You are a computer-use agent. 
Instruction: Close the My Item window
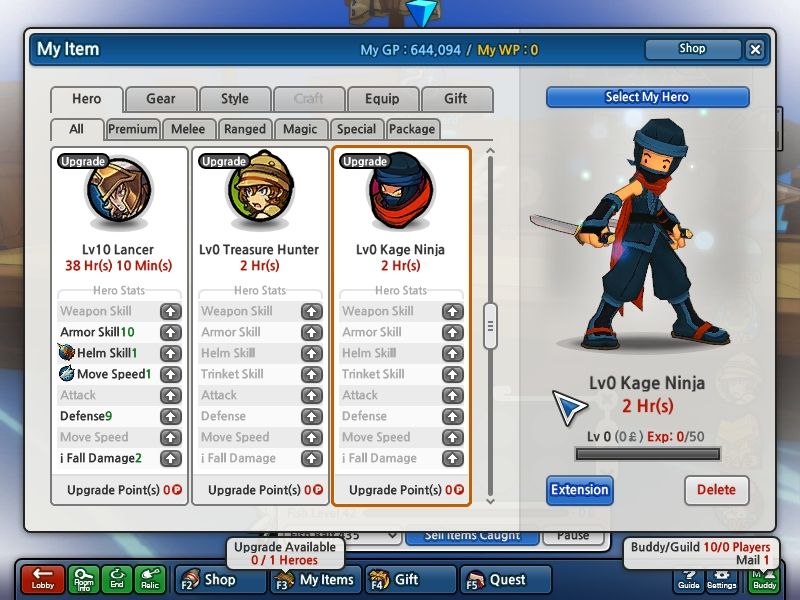tap(755, 49)
